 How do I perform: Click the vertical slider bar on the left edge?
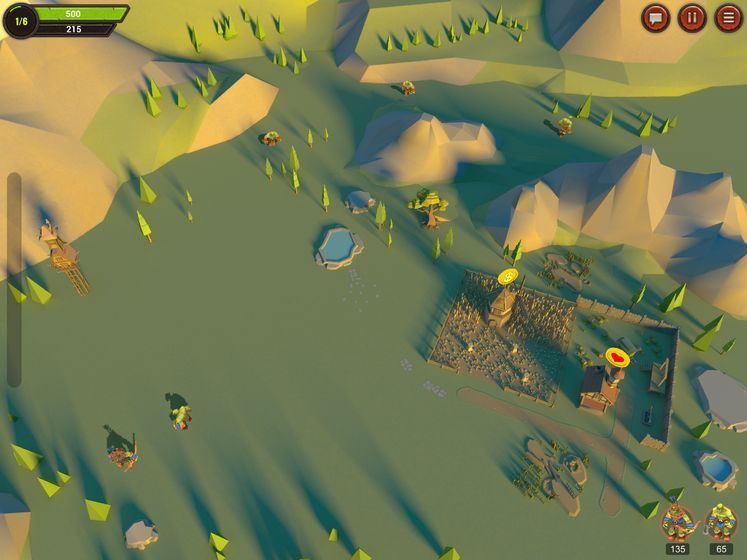[14, 280]
